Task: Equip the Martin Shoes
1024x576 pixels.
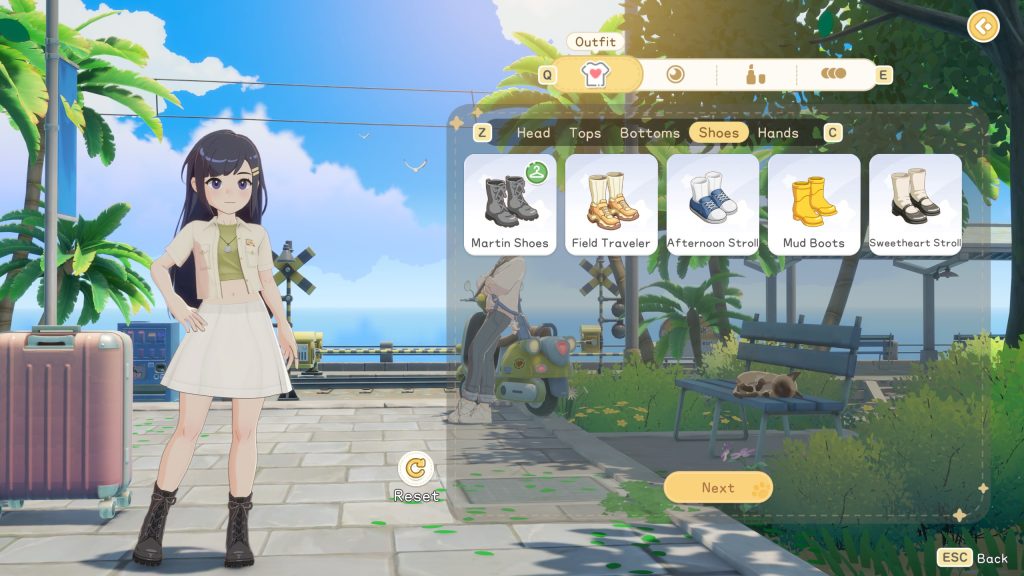Action: point(510,204)
